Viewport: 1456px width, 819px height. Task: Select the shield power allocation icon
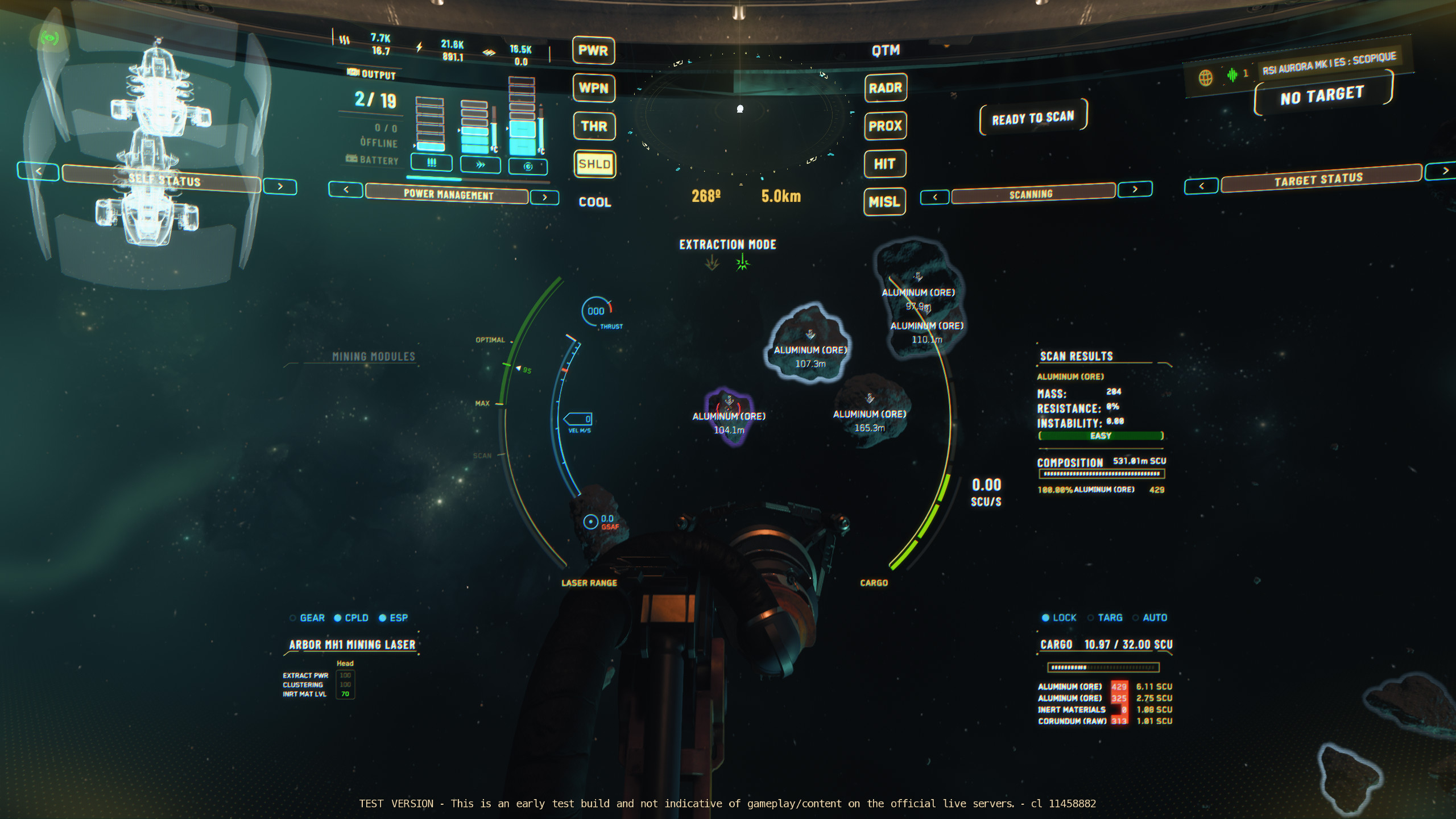(x=528, y=166)
